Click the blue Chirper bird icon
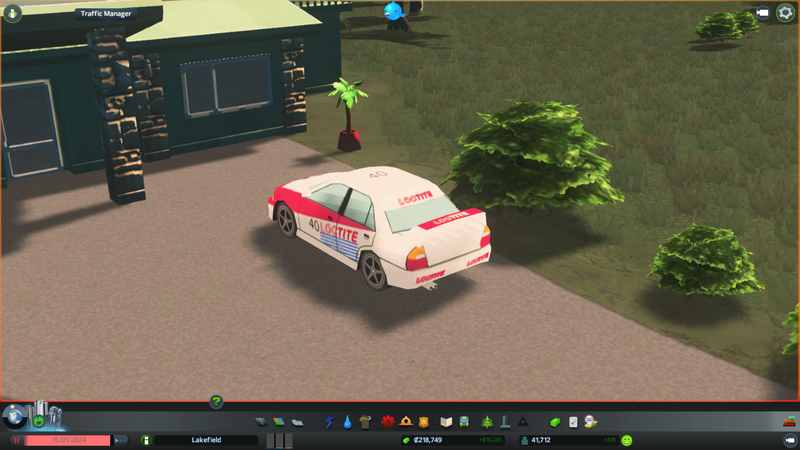The height and width of the screenshot is (450, 800). tap(392, 11)
